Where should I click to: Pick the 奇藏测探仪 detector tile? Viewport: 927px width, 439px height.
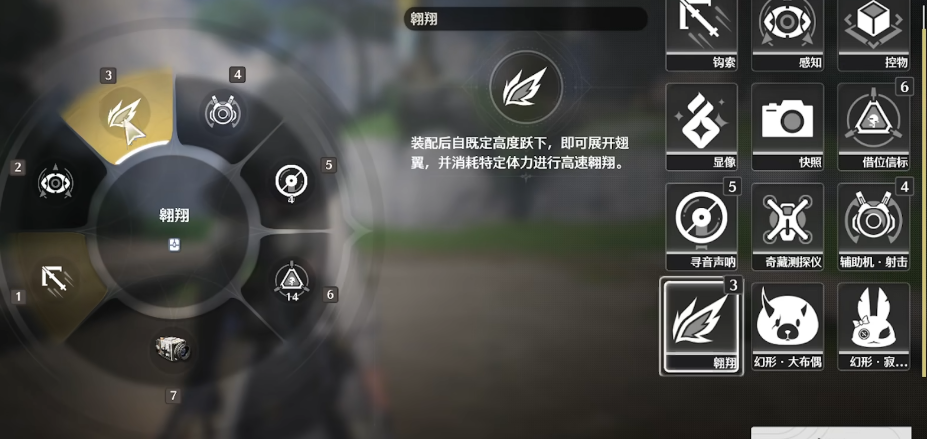click(787, 224)
